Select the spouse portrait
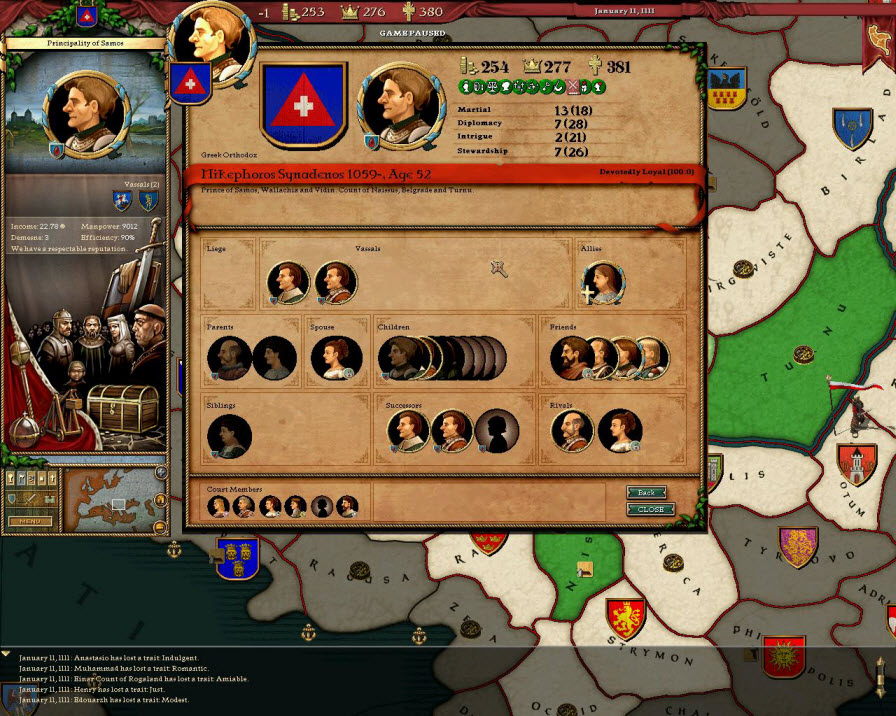896x716 pixels. tap(334, 358)
